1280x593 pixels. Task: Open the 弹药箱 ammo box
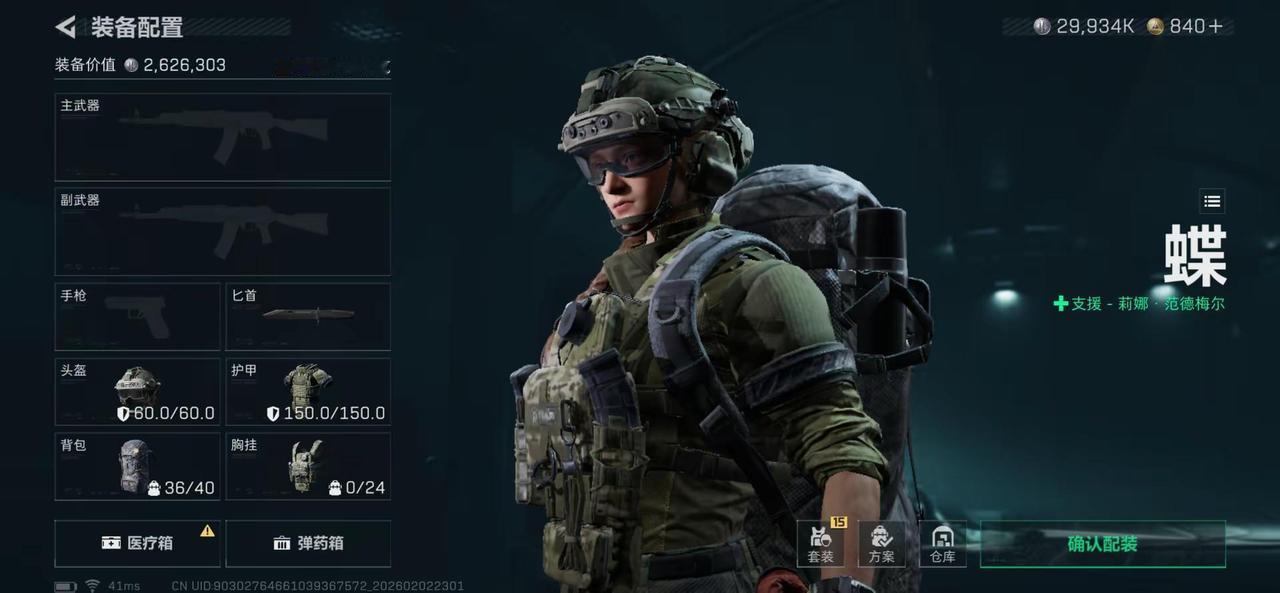click(308, 543)
